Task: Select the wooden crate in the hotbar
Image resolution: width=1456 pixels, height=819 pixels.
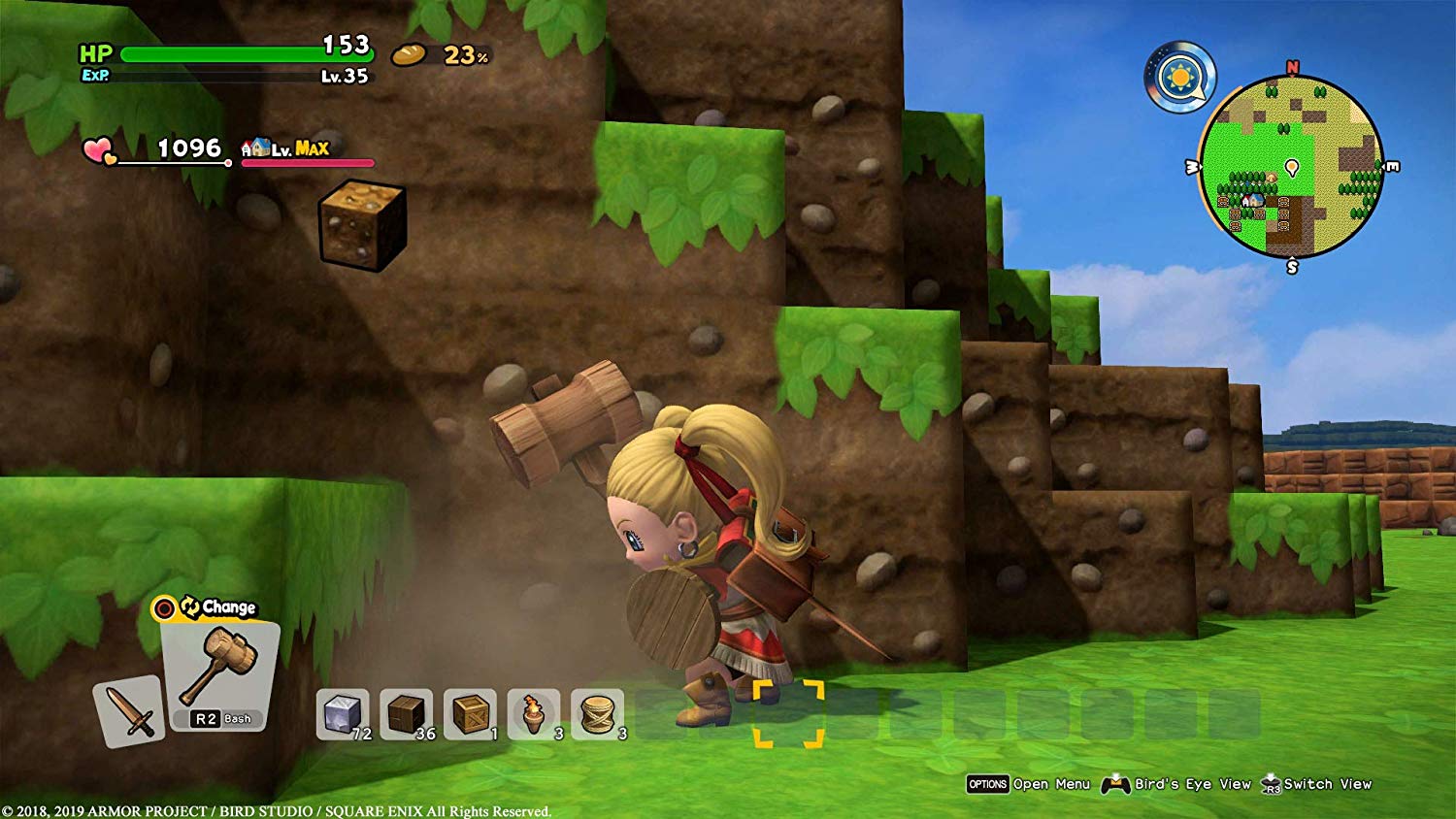Action: click(x=468, y=712)
